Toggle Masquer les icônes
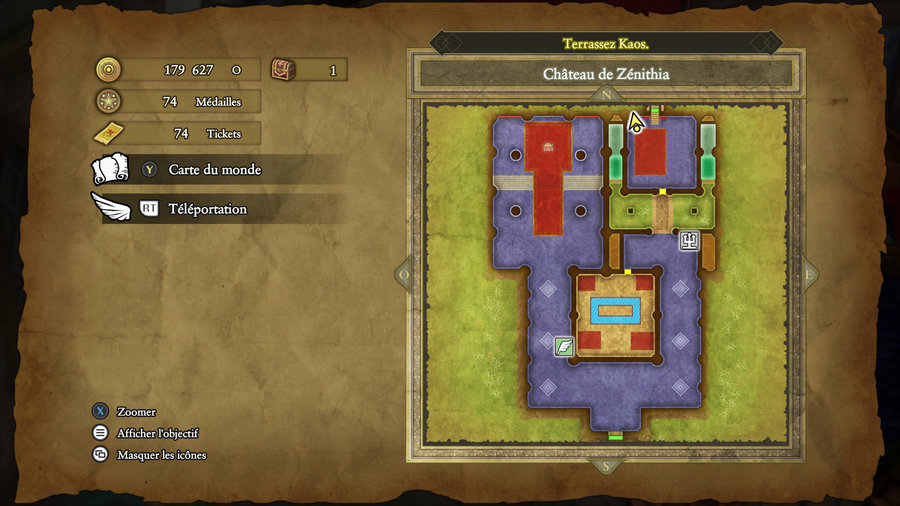Image resolution: width=900 pixels, height=506 pixels. pos(161,455)
